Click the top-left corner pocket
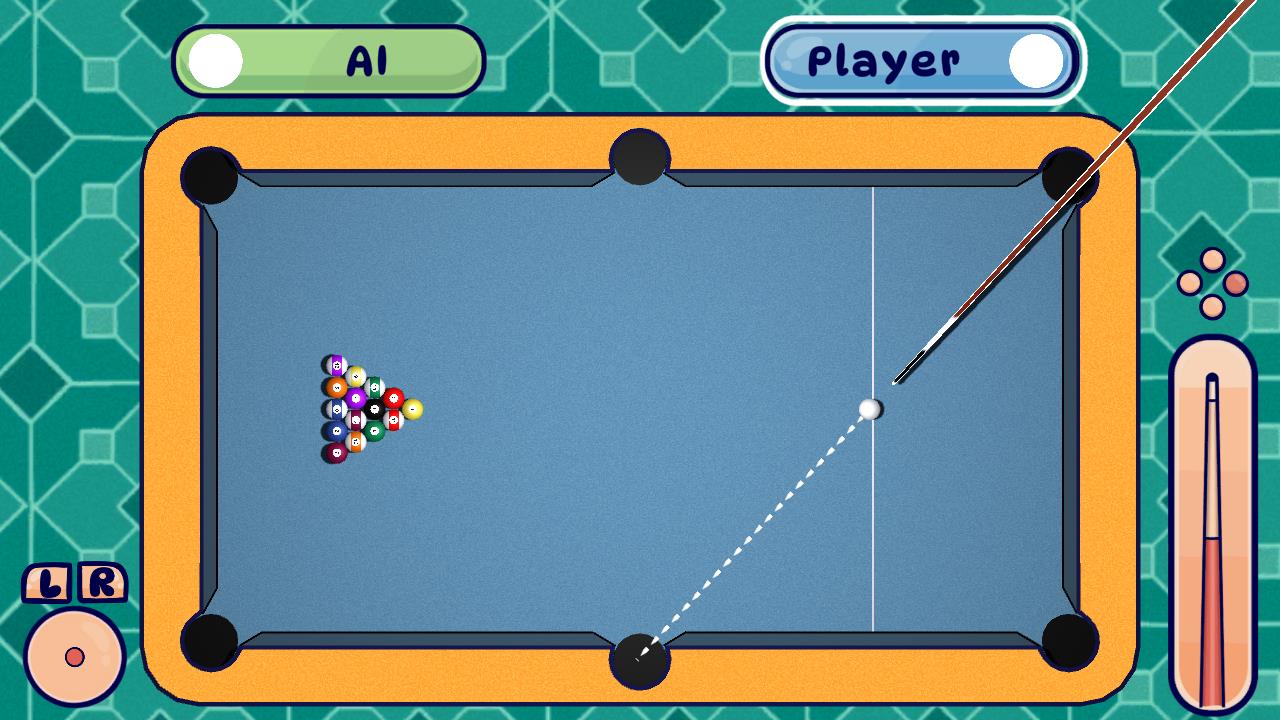Viewport: 1280px width, 720px height. [210, 175]
